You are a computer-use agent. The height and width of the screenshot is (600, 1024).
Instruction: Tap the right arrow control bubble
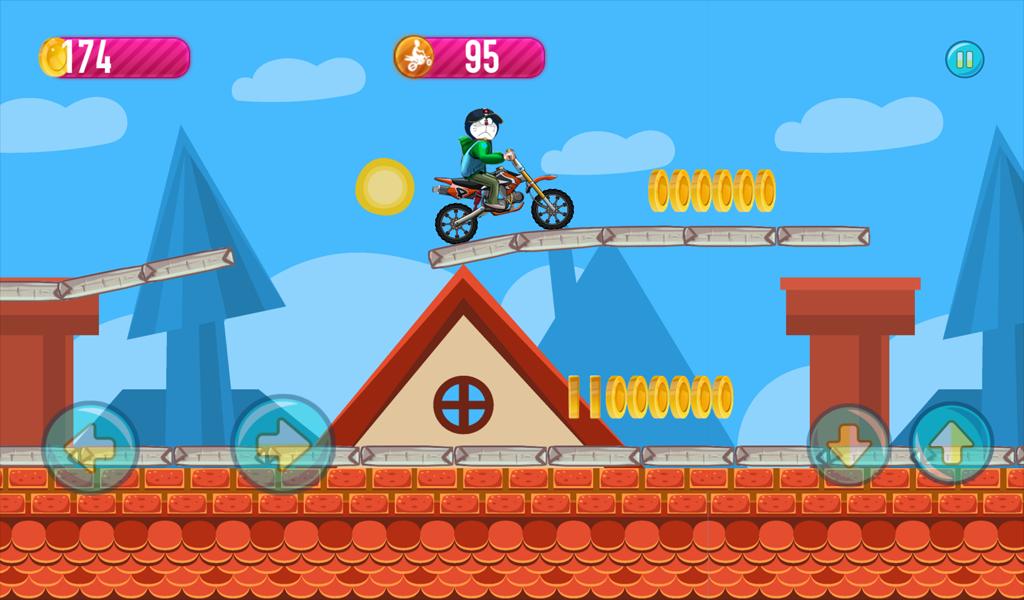tap(282, 445)
